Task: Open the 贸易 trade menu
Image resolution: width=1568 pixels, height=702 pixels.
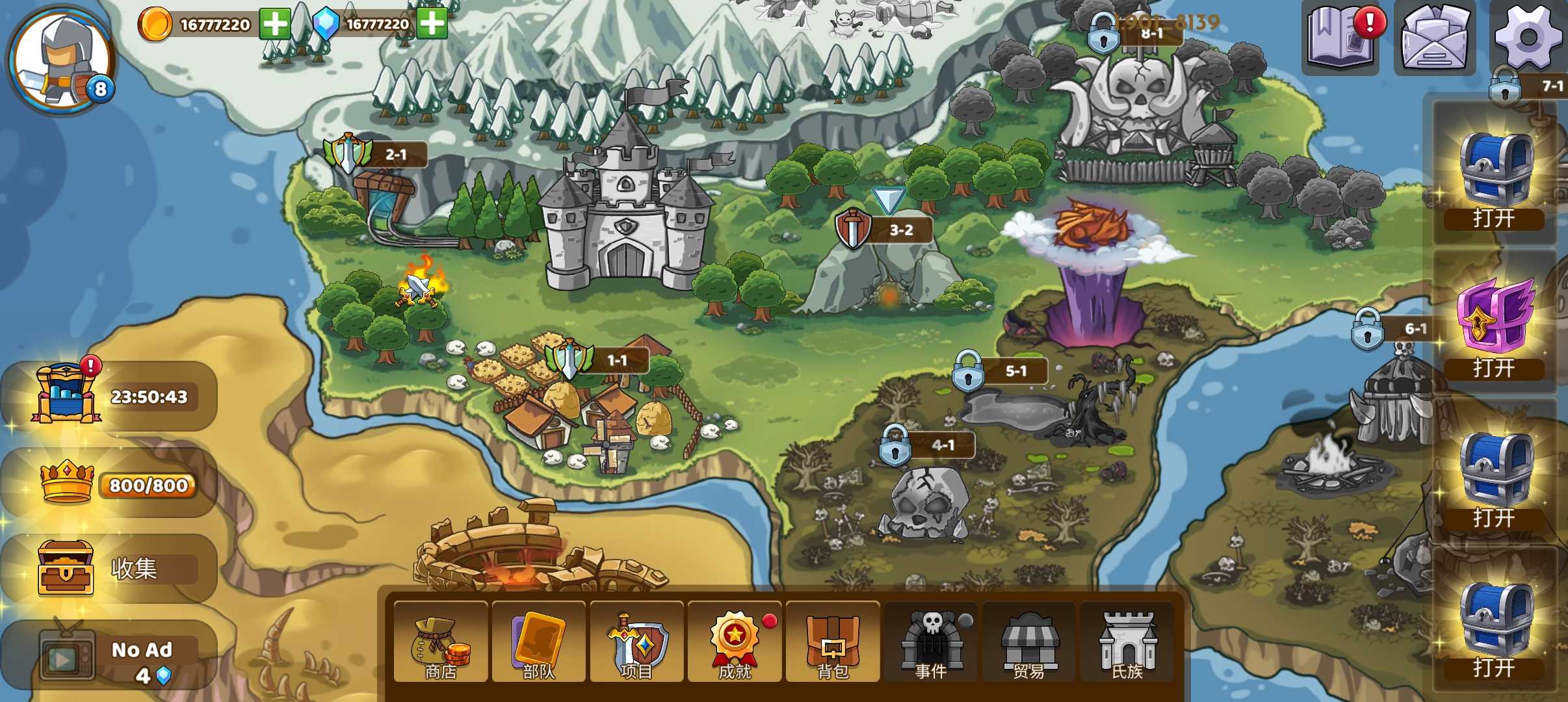Action: 1029,643
